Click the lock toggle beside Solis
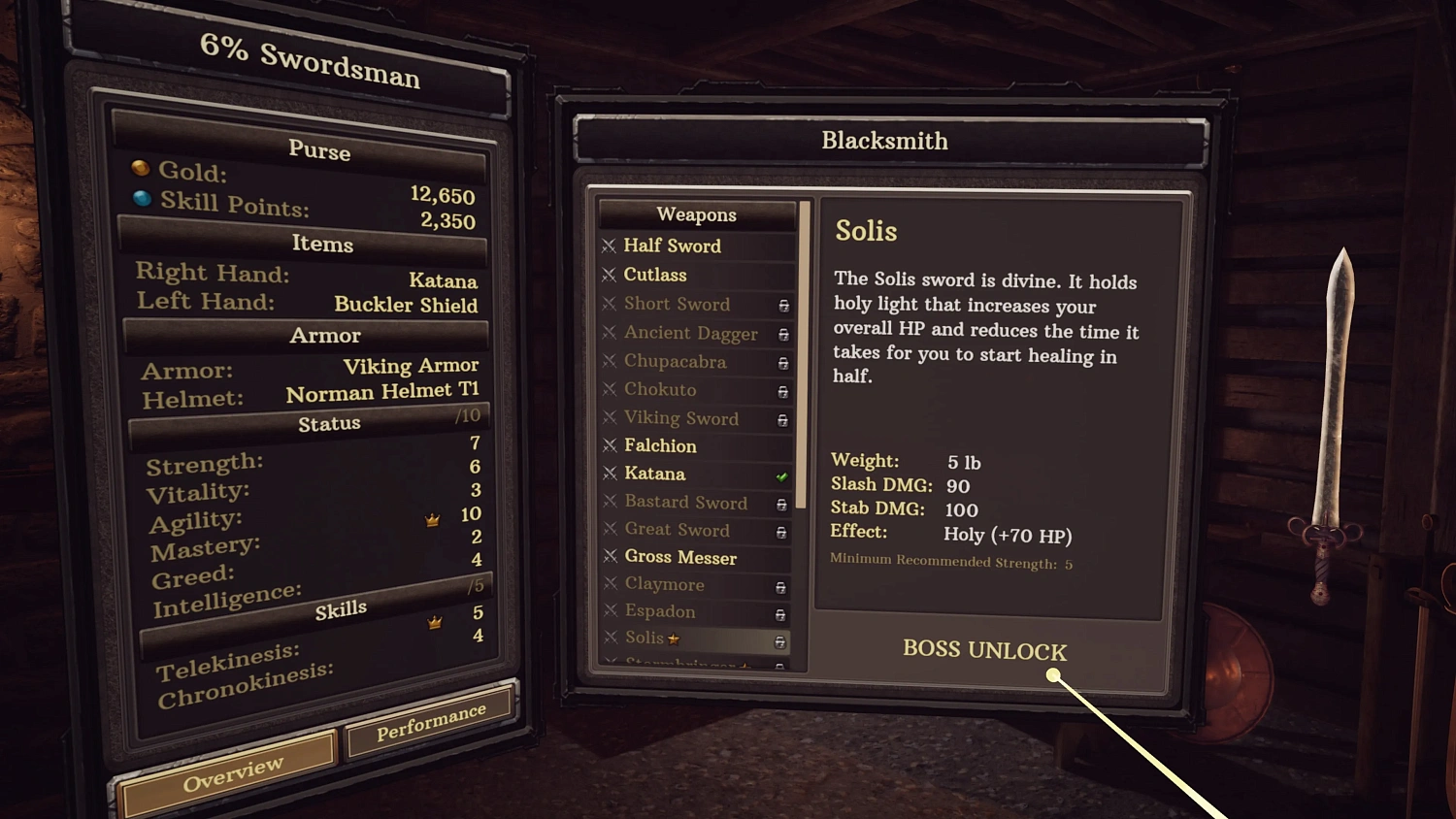 [x=781, y=640]
